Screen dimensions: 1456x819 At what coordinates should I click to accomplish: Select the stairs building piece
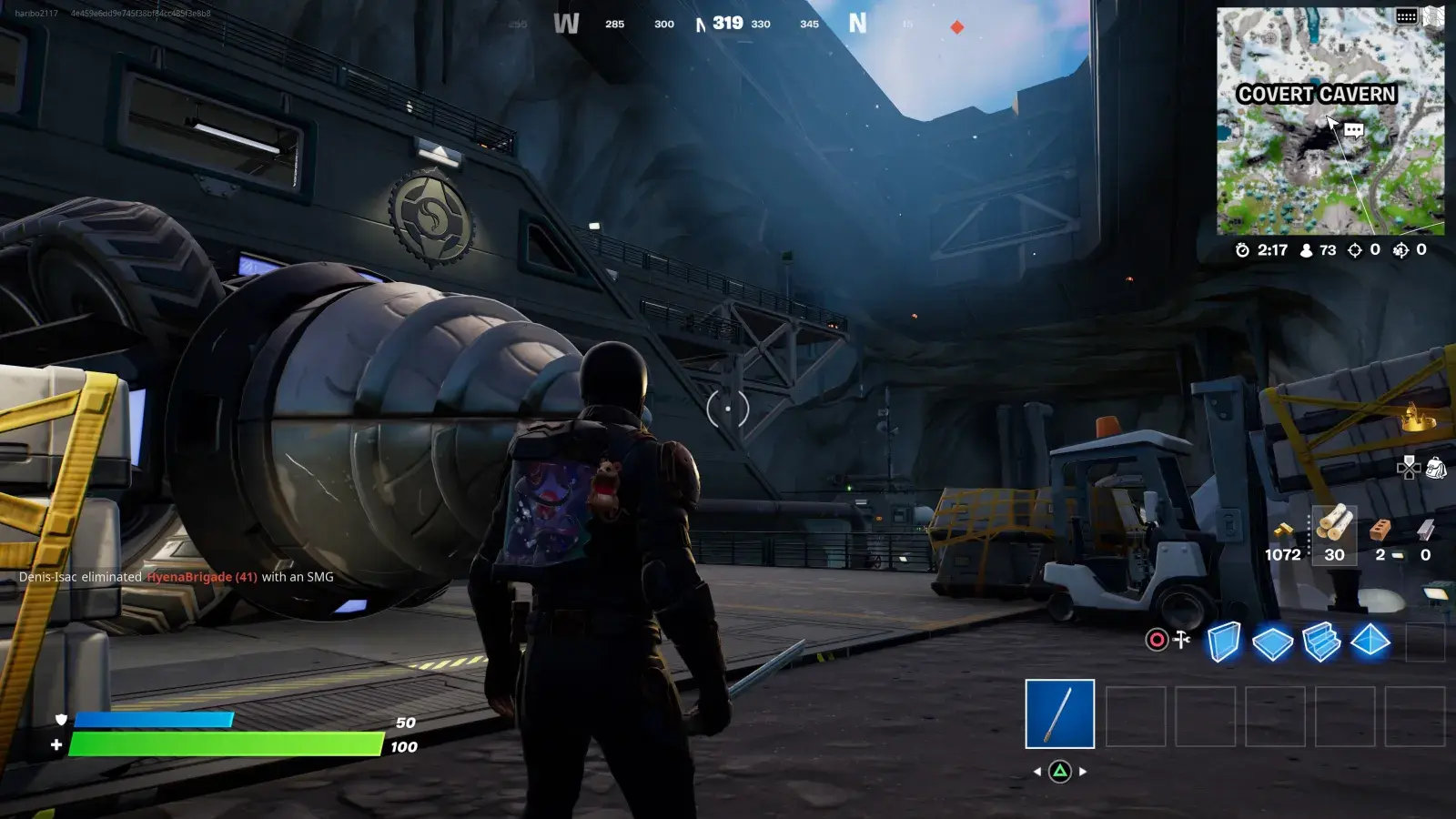pyautogui.click(x=1321, y=642)
